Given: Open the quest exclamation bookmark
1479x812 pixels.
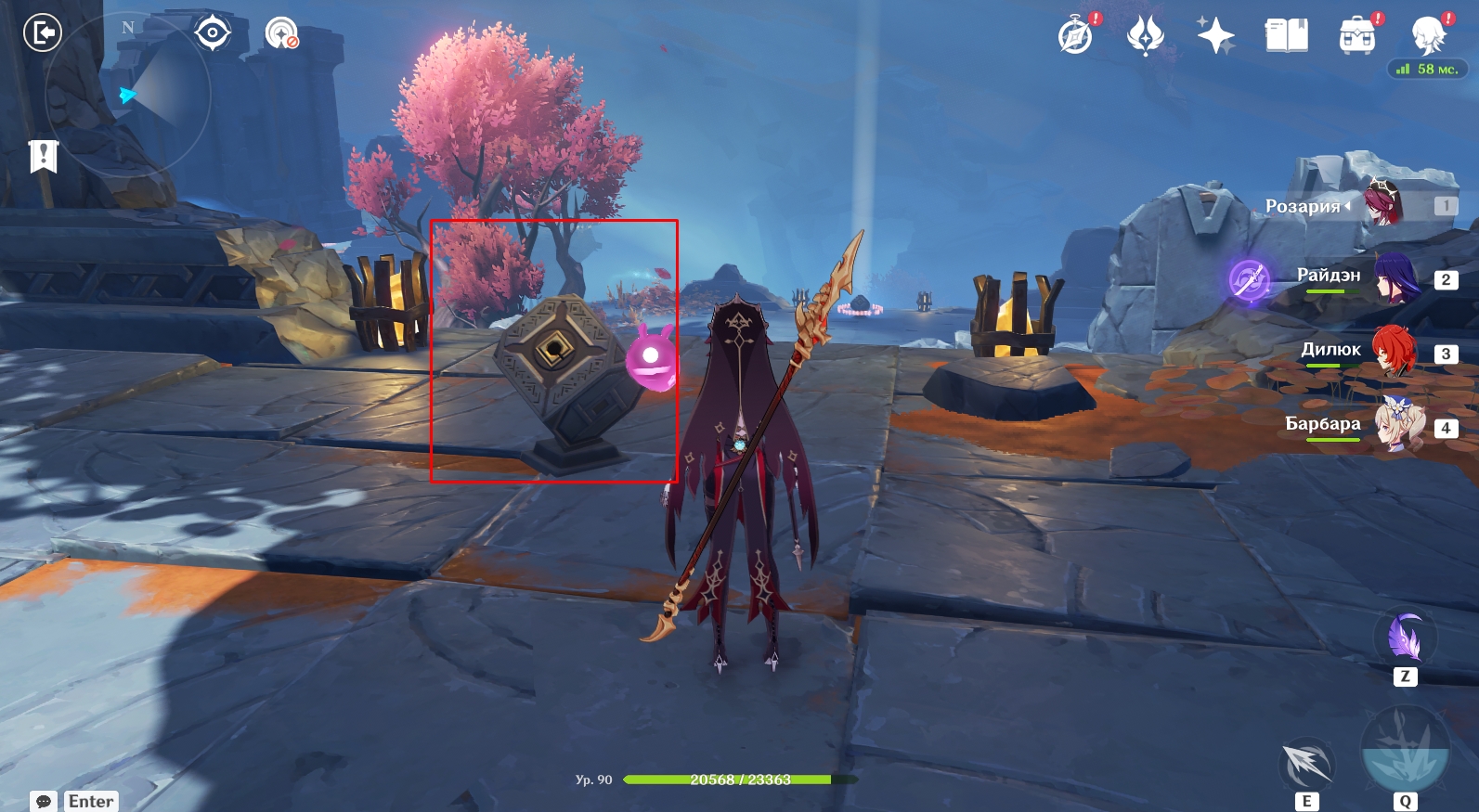Looking at the screenshot, I should click(43, 156).
